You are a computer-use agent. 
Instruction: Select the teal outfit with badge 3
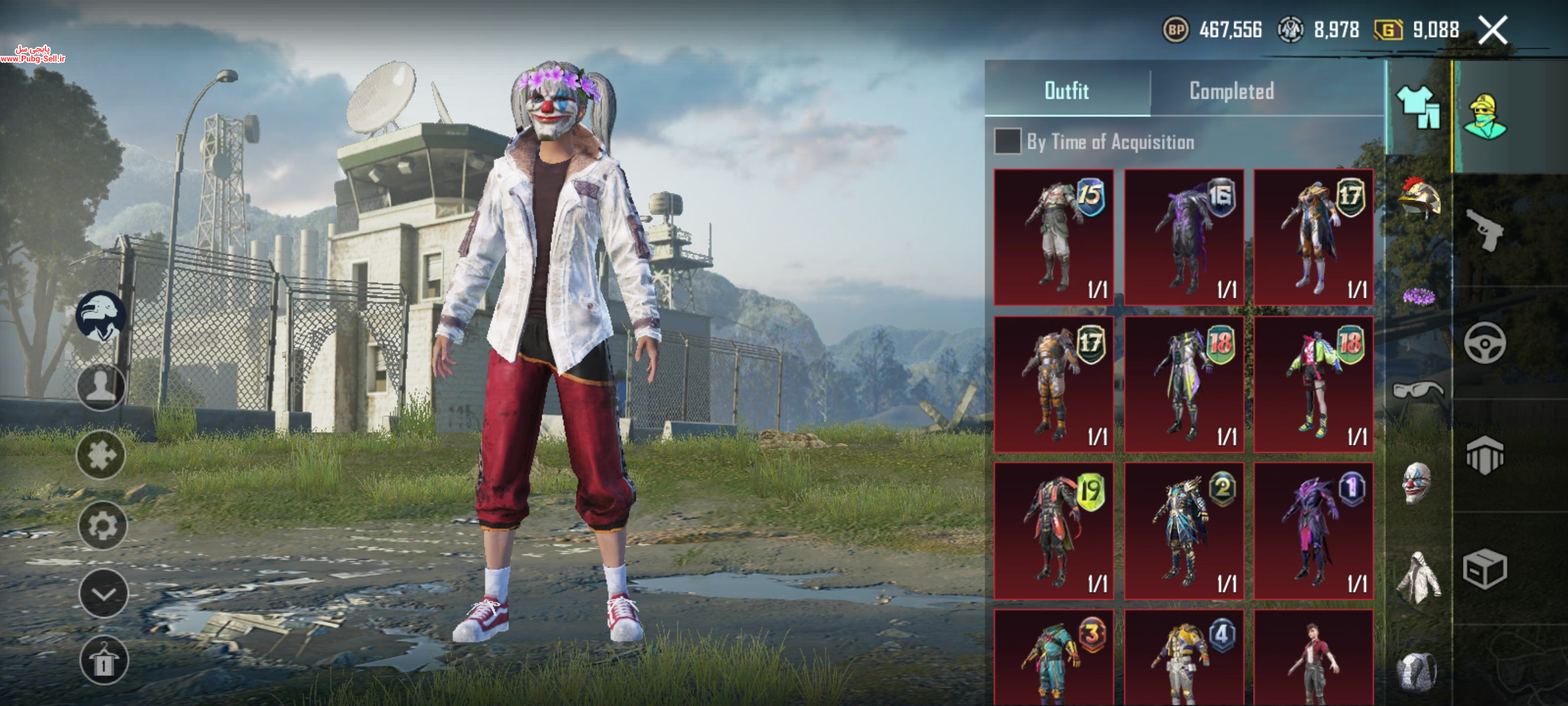(x=1053, y=657)
